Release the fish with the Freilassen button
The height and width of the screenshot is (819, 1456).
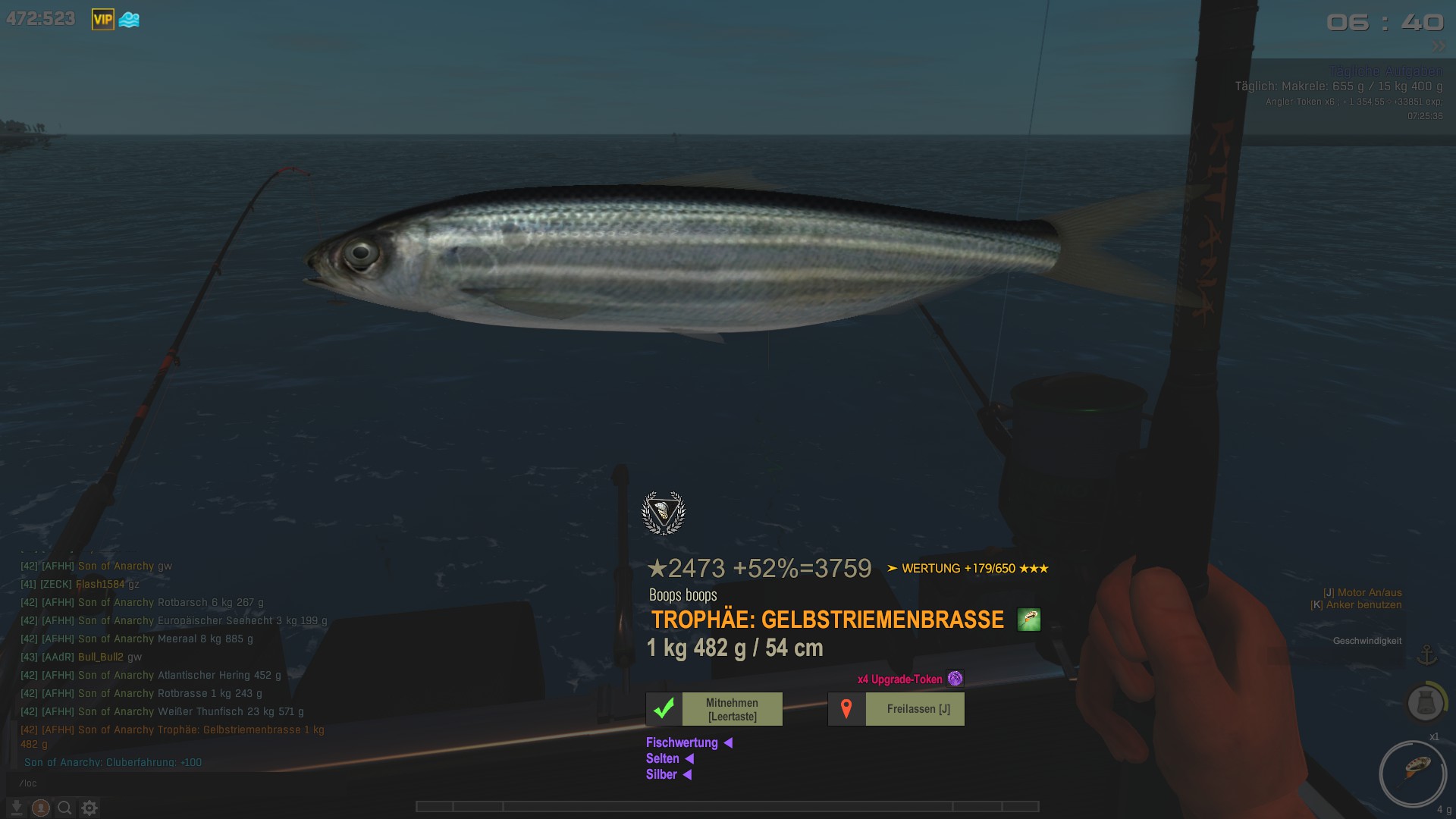click(x=896, y=709)
